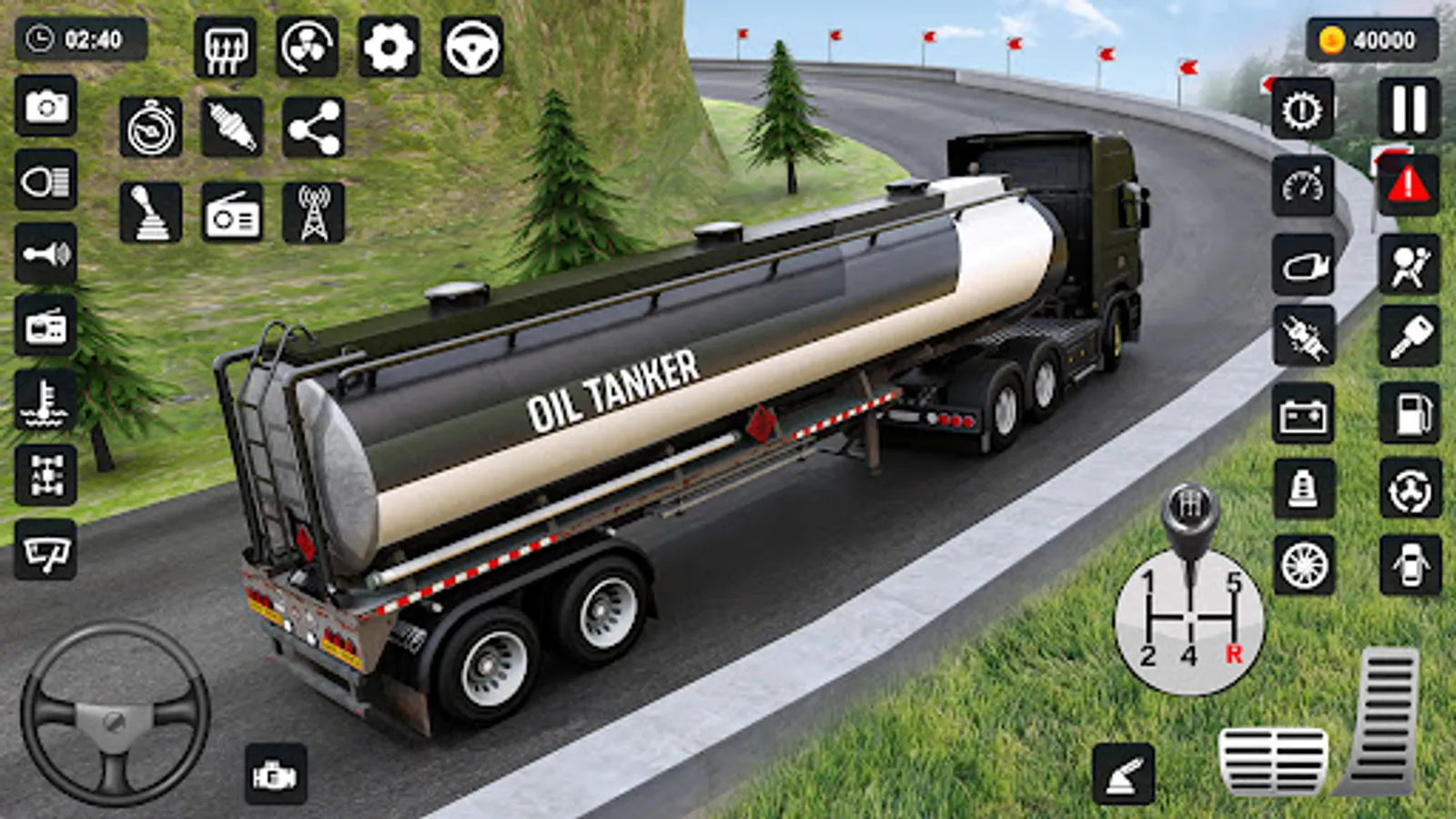Select the car key ignition icon
The image size is (1456, 819).
point(1409,337)
